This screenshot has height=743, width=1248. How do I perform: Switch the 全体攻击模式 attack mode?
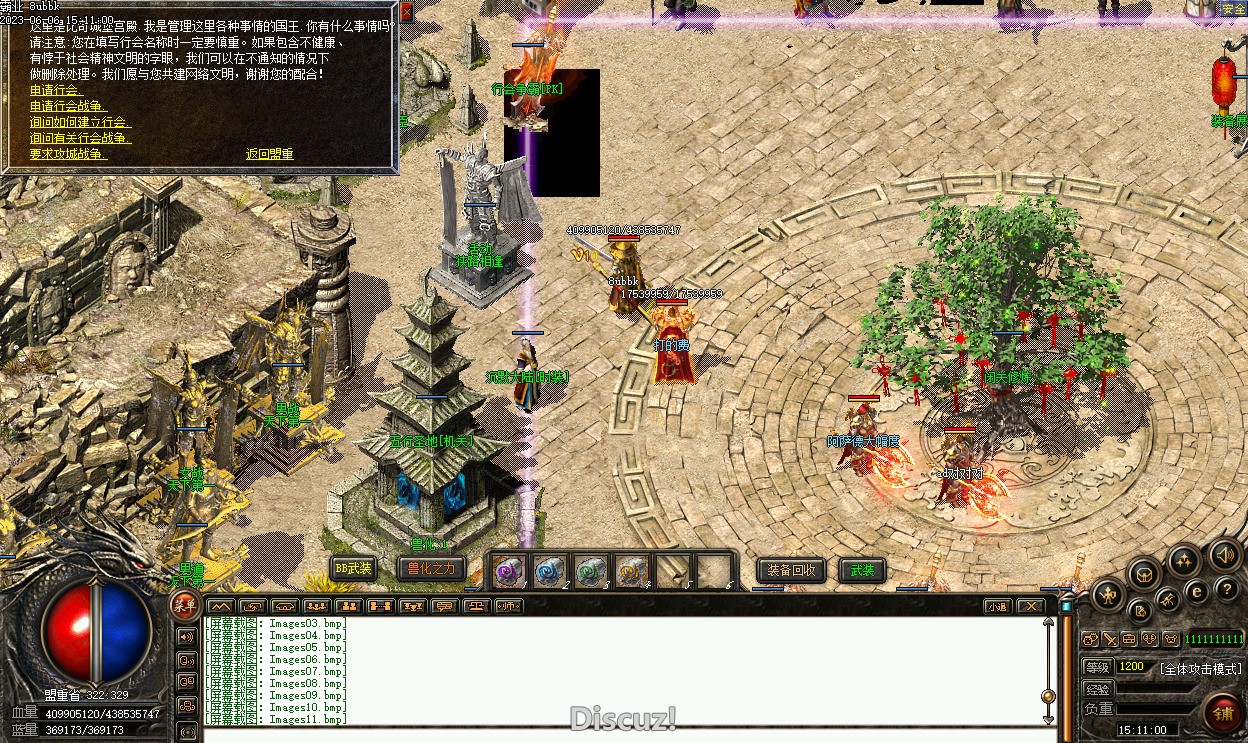tap(1200, 668)
